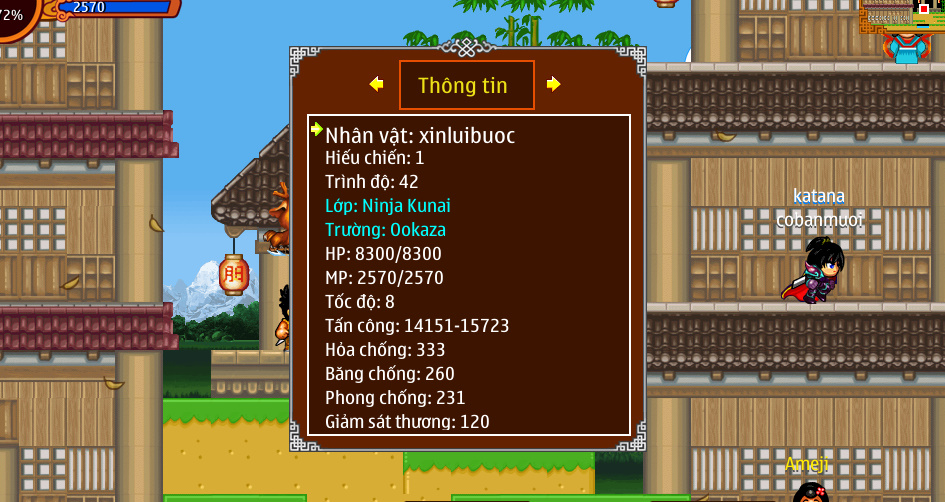Open the minimap in the top corner
The width and height of the screenshot is (945, 502).
902,18
